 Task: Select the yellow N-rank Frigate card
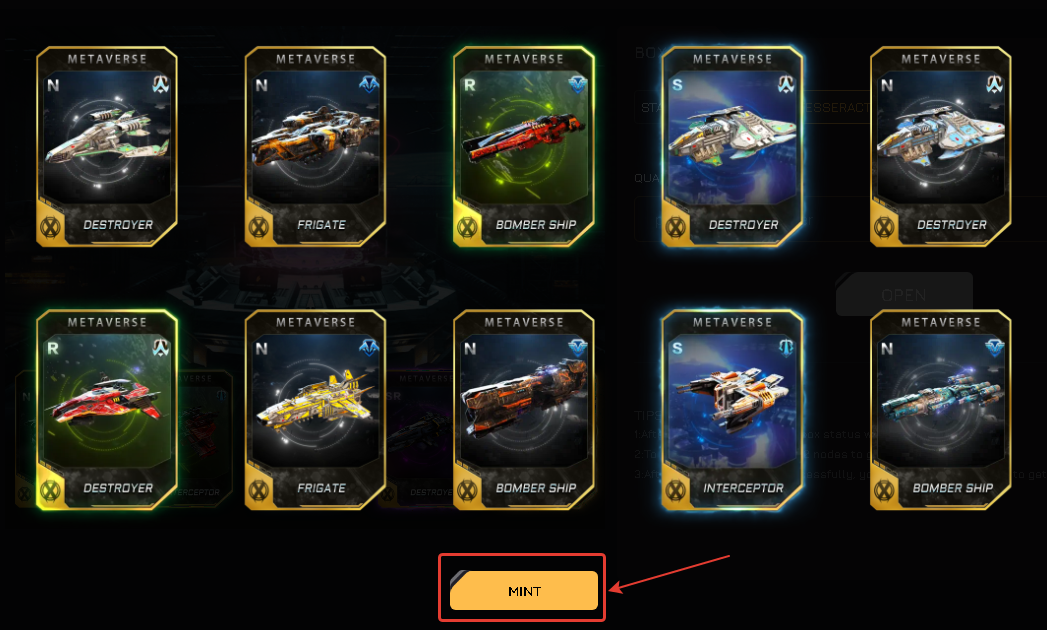tap(315, 408)
